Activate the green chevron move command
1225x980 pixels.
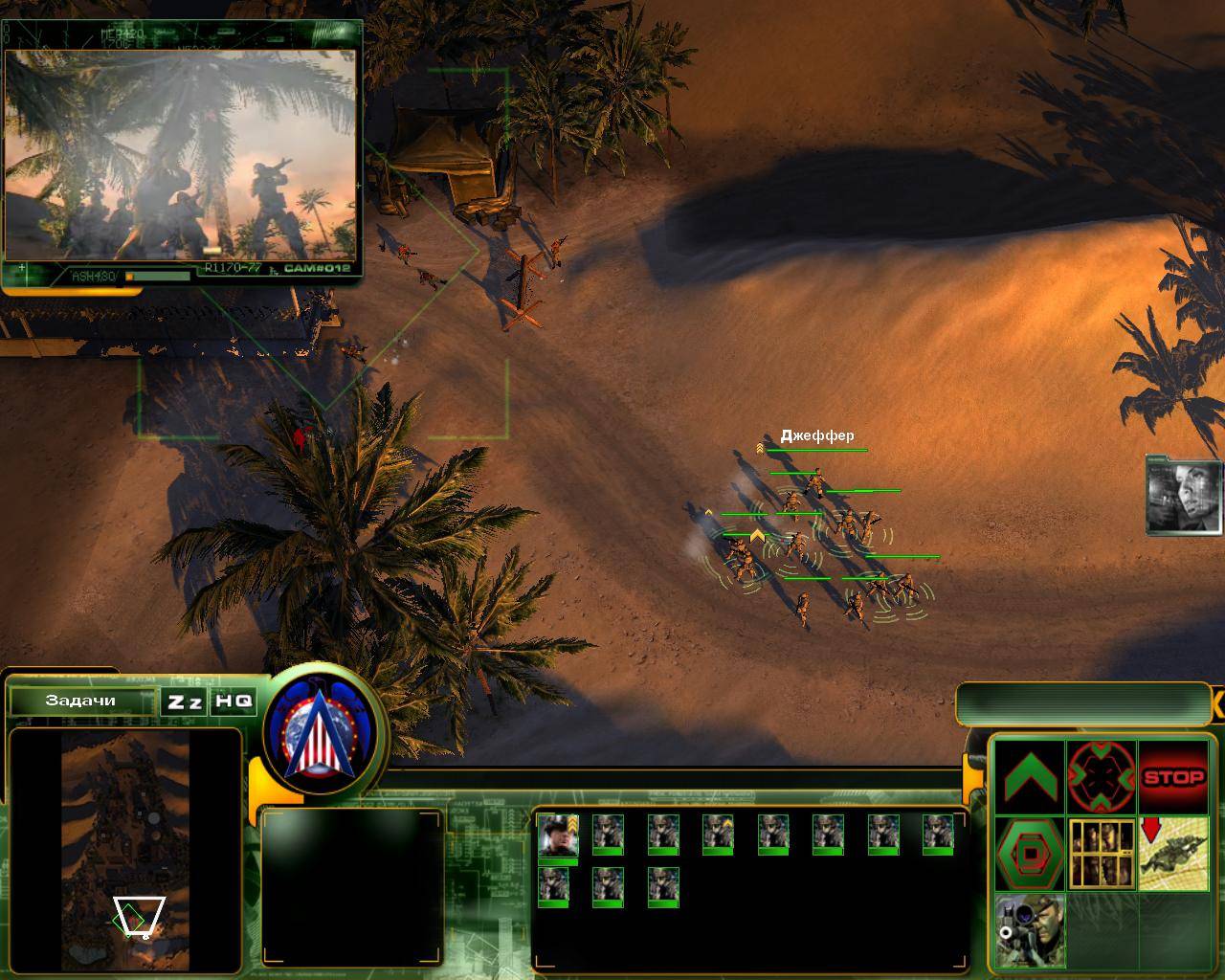coord(1030,777)
